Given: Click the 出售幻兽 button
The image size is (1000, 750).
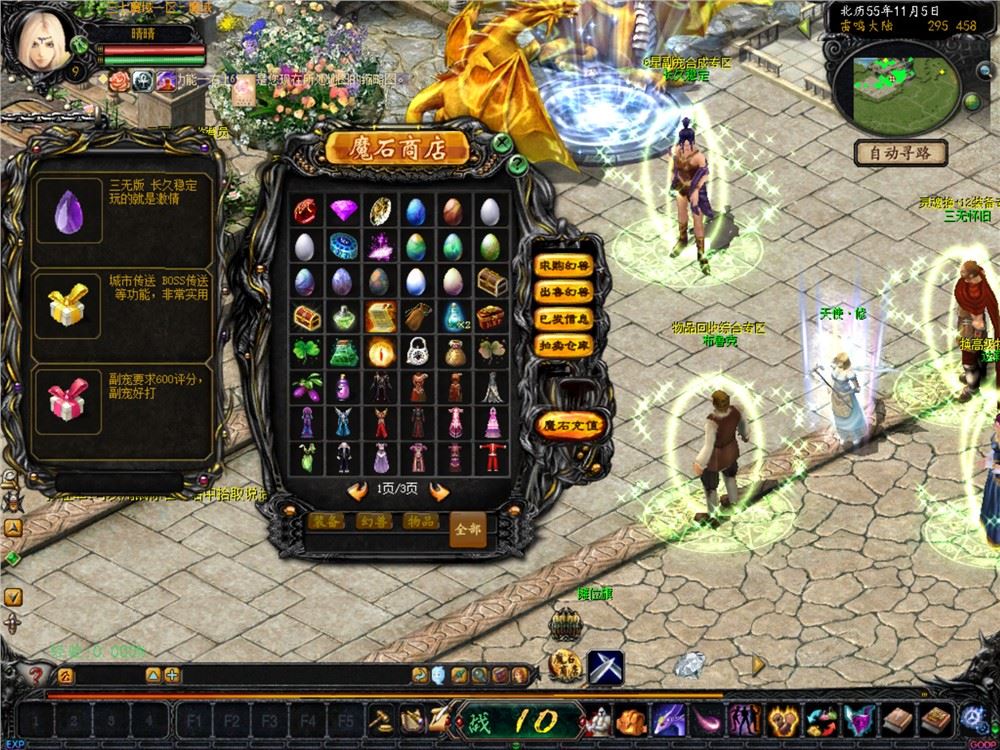Looking at the screenshot, I should [564, 292].
